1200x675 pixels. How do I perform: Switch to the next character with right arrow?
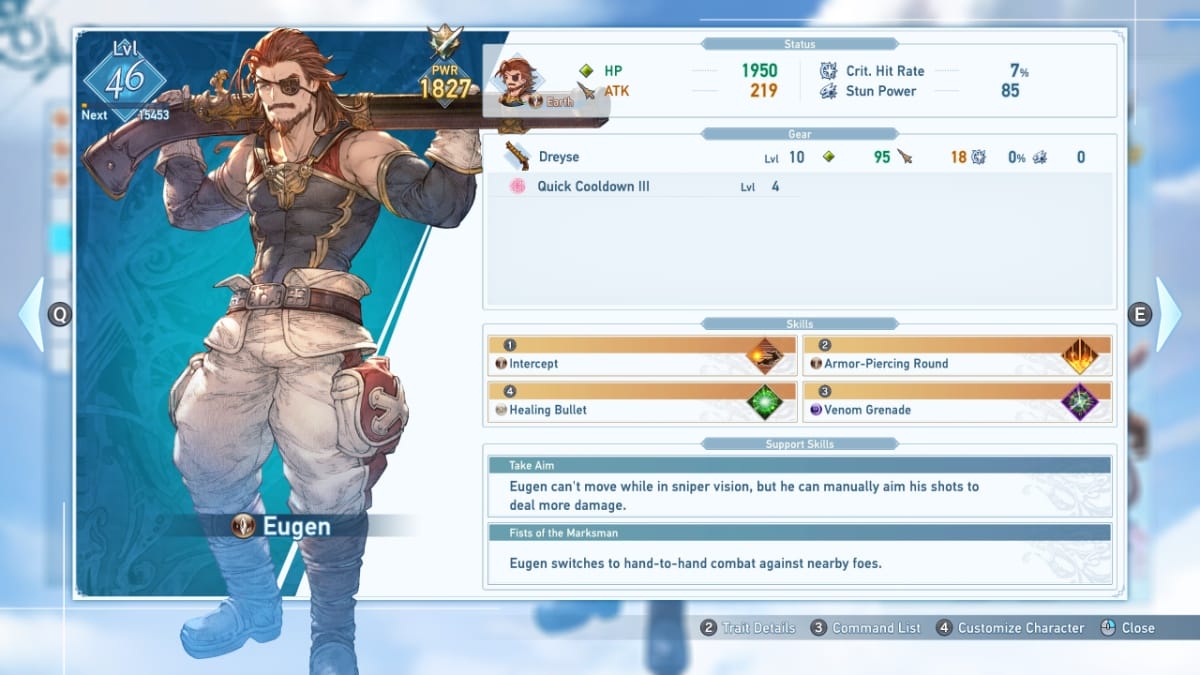tap(1167, 314)
